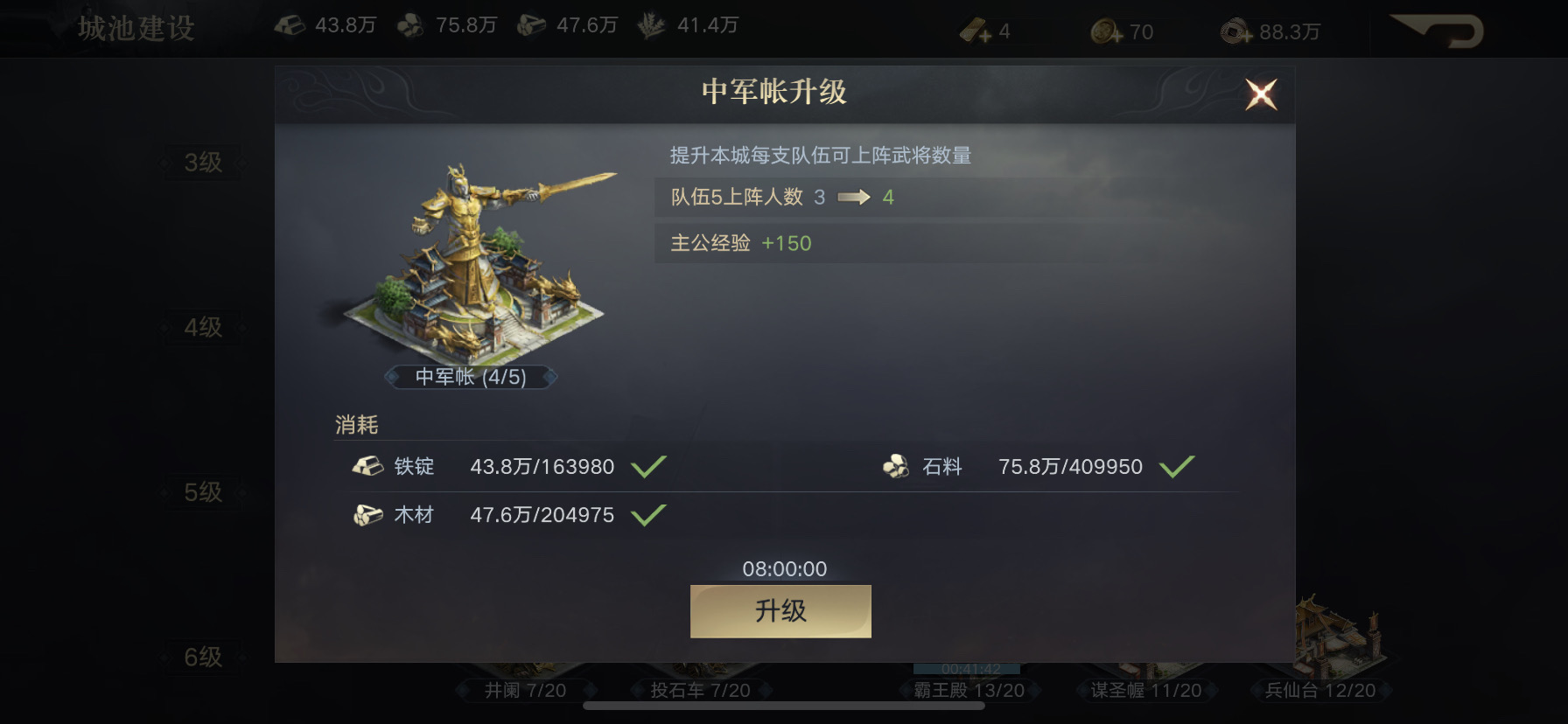This screenshot has height=724, width=1568.
Task: Click the 升级 upgrade button
Action: coord(780,610)
